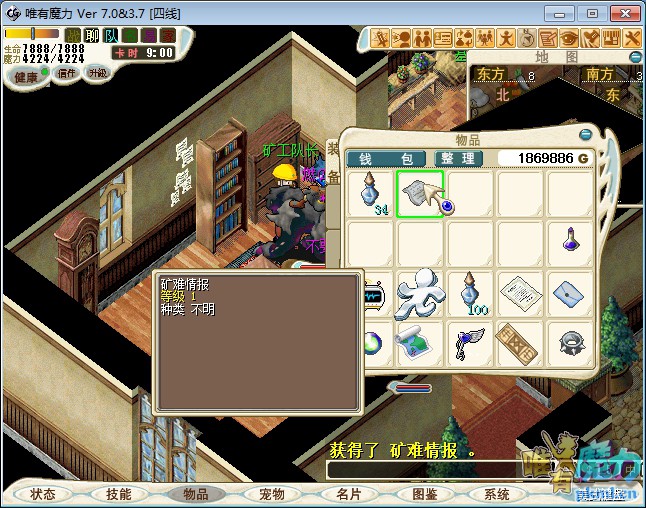Open the 系统 system tab
646x508 pixels.
coord(497,494)
